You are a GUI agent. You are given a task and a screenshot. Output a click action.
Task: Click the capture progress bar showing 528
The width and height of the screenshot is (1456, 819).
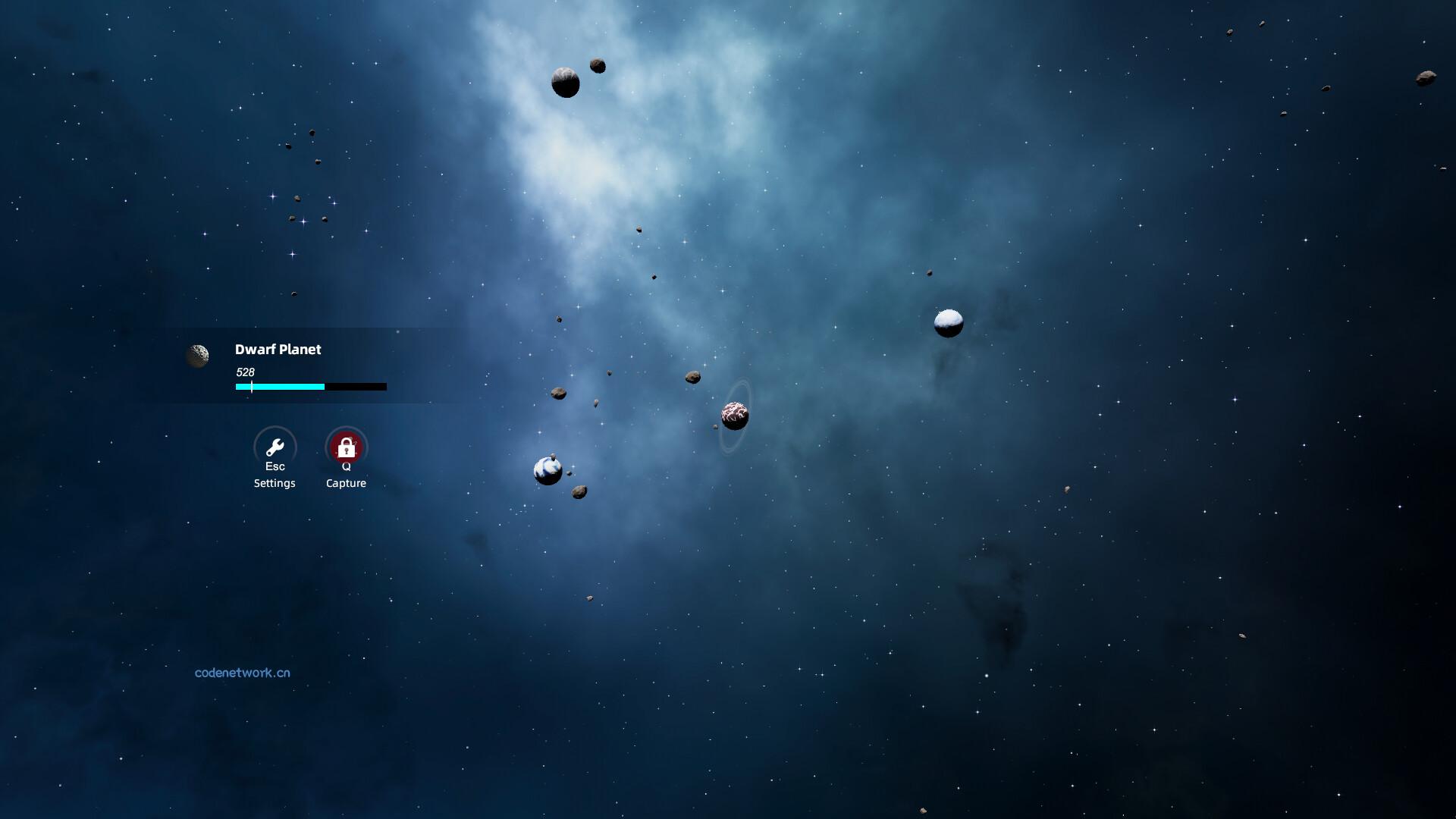coord(309,387)
